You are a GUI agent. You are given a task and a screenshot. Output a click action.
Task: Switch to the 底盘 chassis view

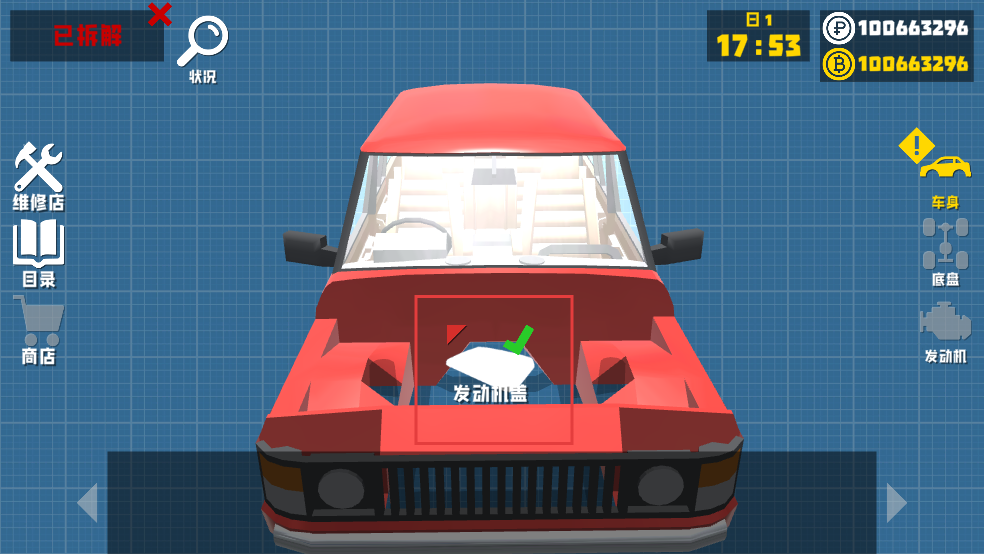(945, 250)
